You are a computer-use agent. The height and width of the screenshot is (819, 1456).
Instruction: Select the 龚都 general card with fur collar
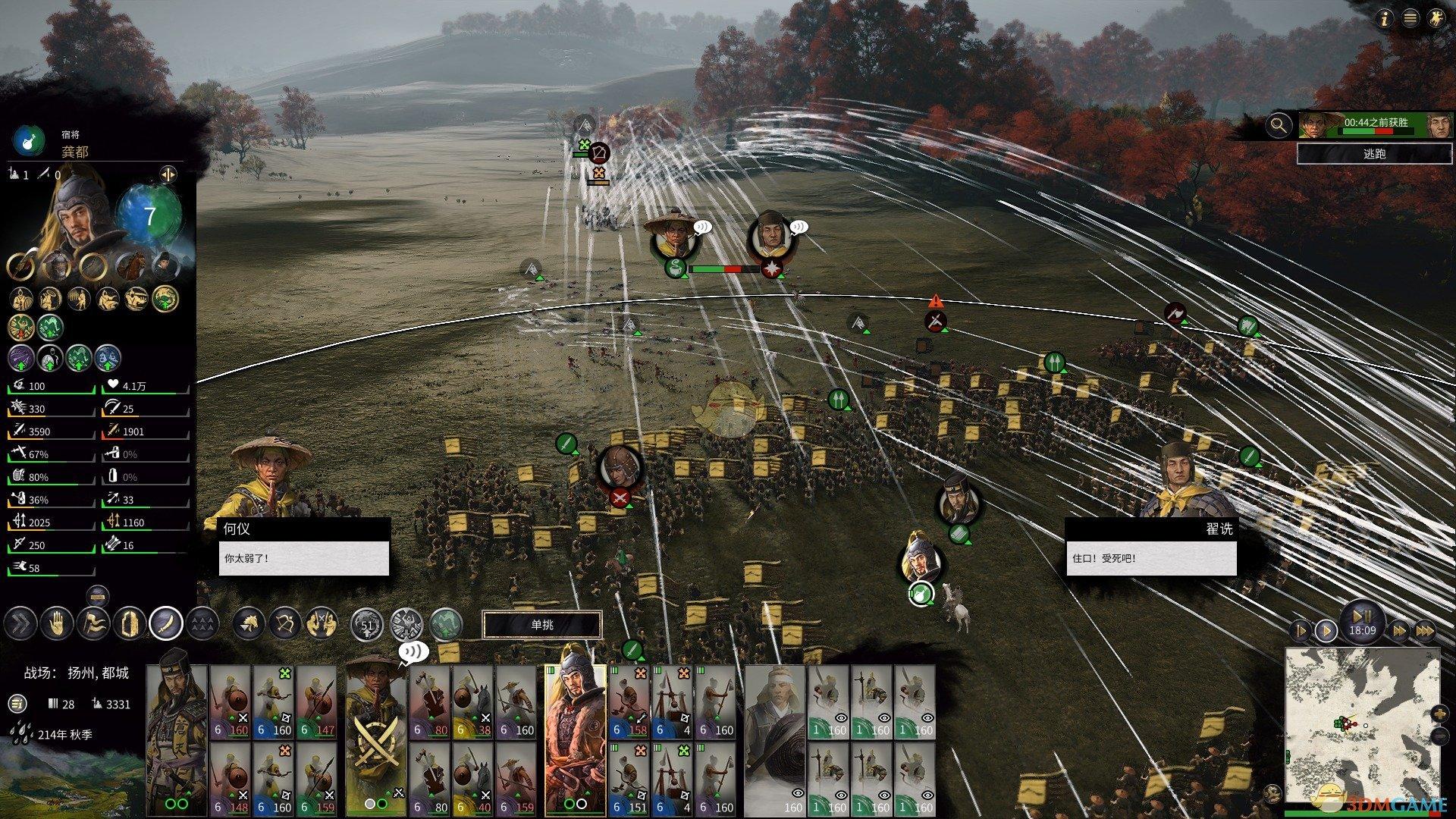click(574, 739)
